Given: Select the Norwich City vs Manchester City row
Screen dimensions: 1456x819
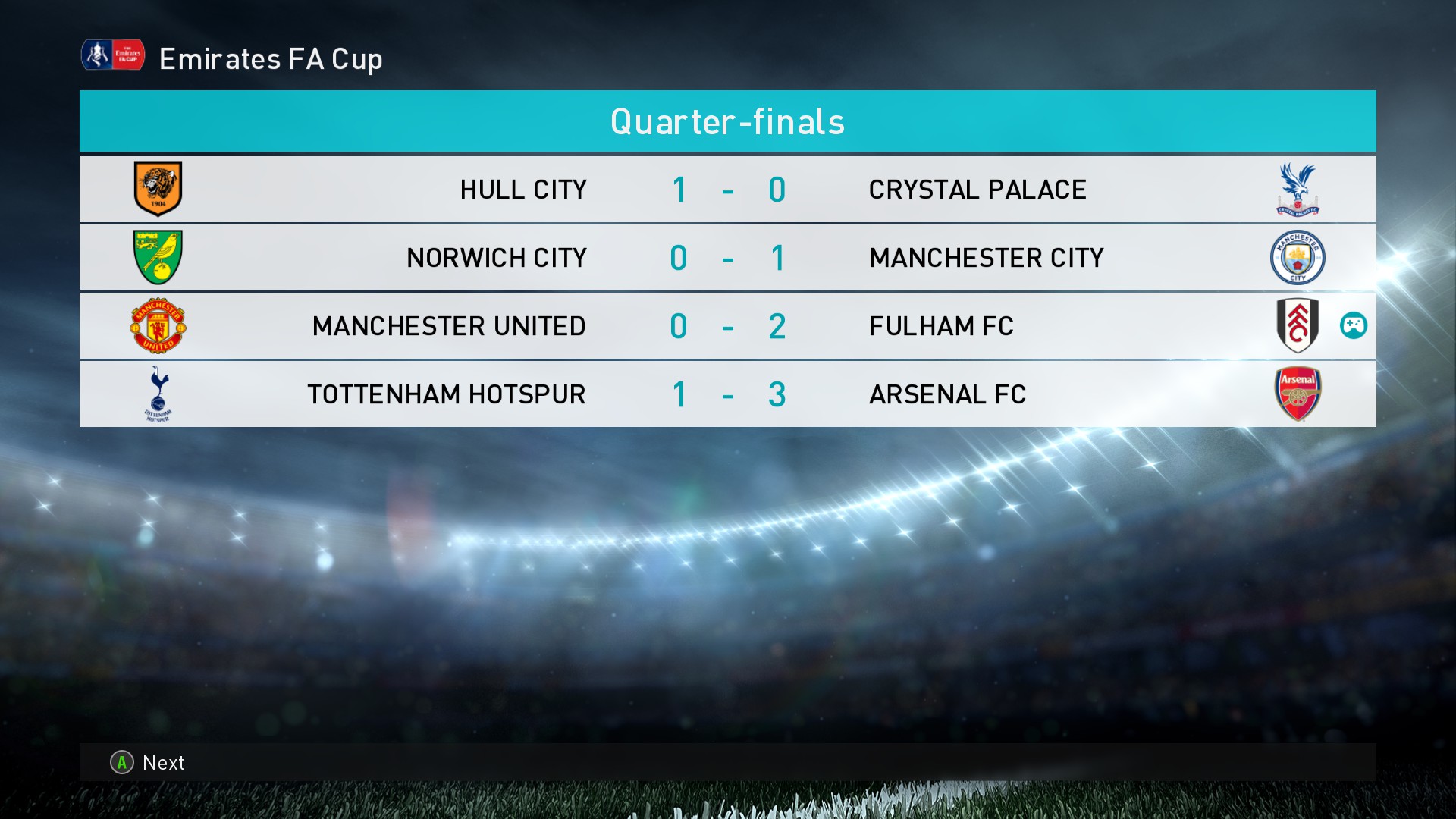Looking at the screenshot, I should point(727,258).
